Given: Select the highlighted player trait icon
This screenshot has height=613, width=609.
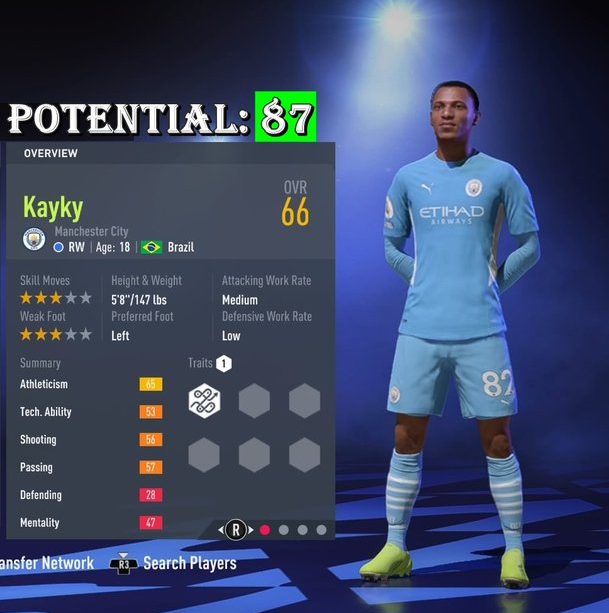Looking at the screenshot, I should (x=205, y=401).
